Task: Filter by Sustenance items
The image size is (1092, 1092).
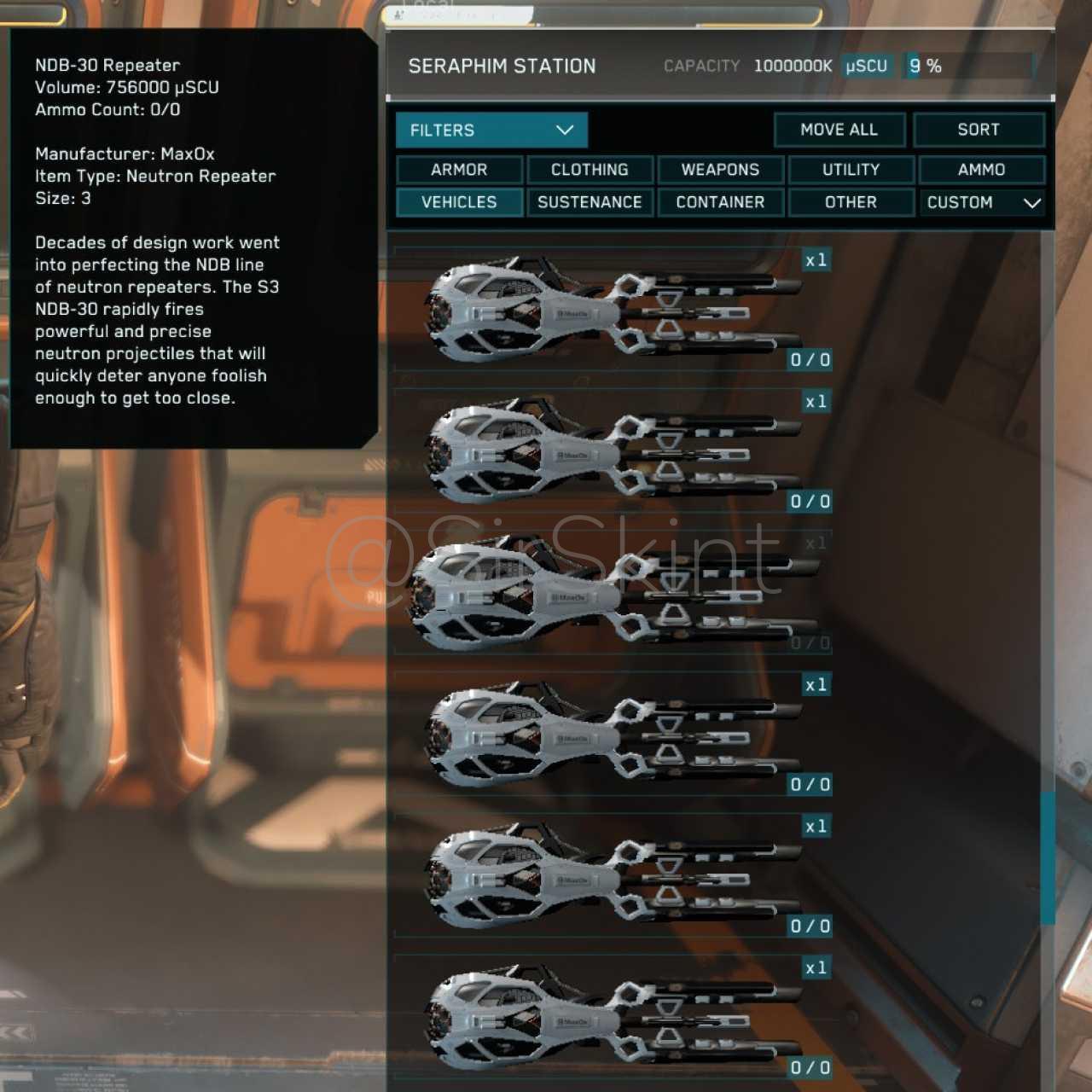Action: pos(590,202)
